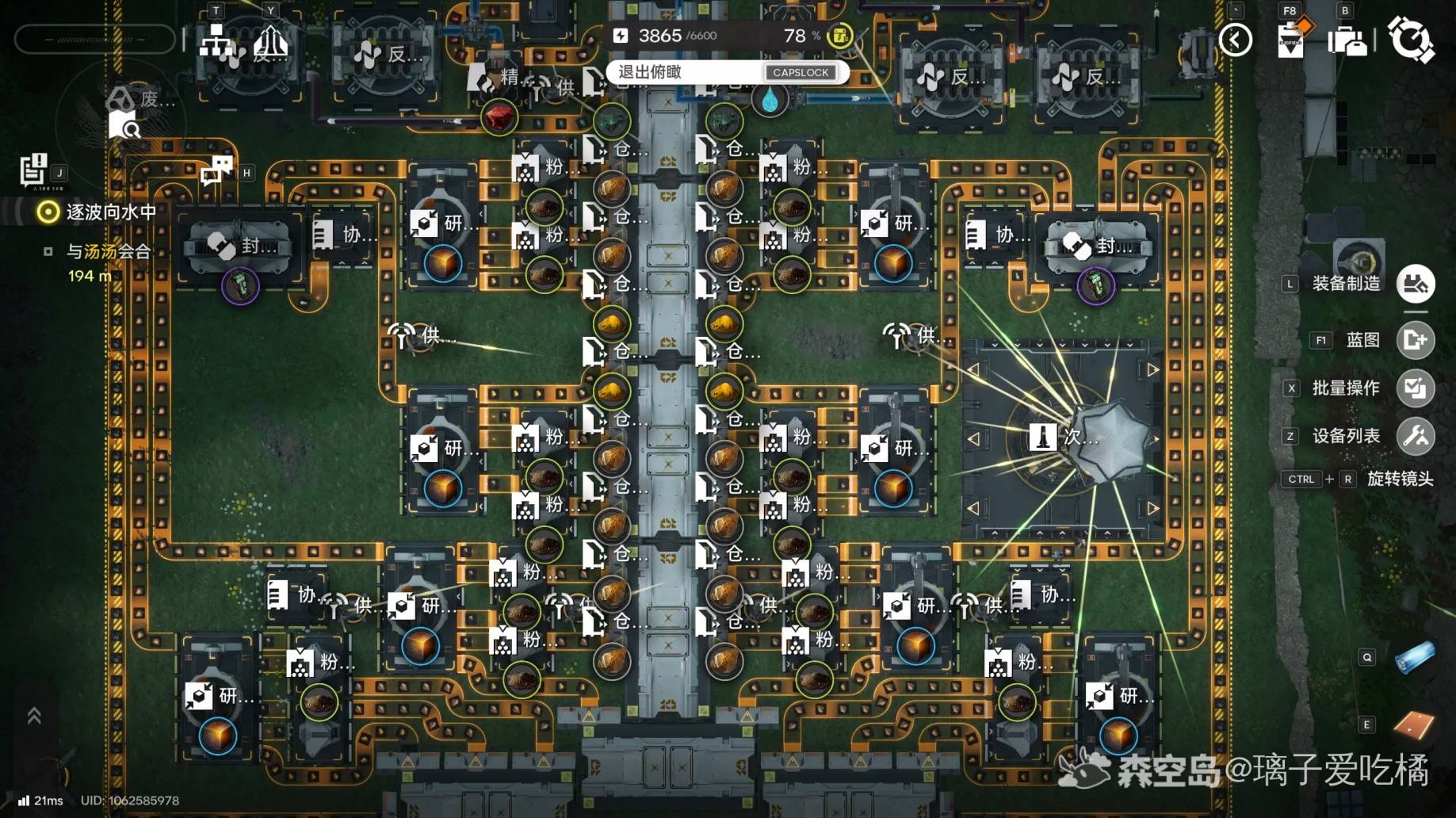Open the 设备列表 device list

[1415, 436]
